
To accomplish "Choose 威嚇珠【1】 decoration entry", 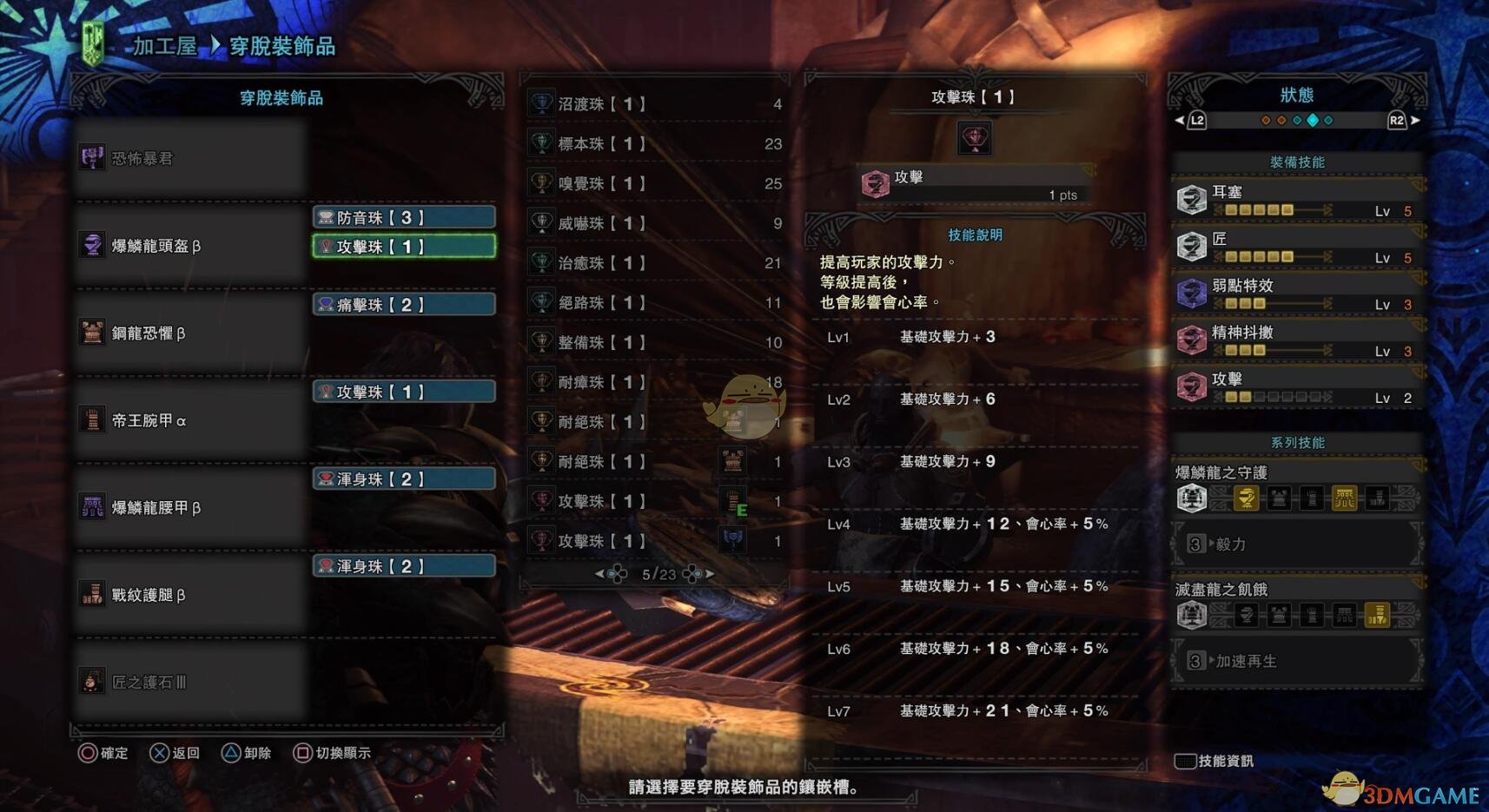I will tap(656, 223).
